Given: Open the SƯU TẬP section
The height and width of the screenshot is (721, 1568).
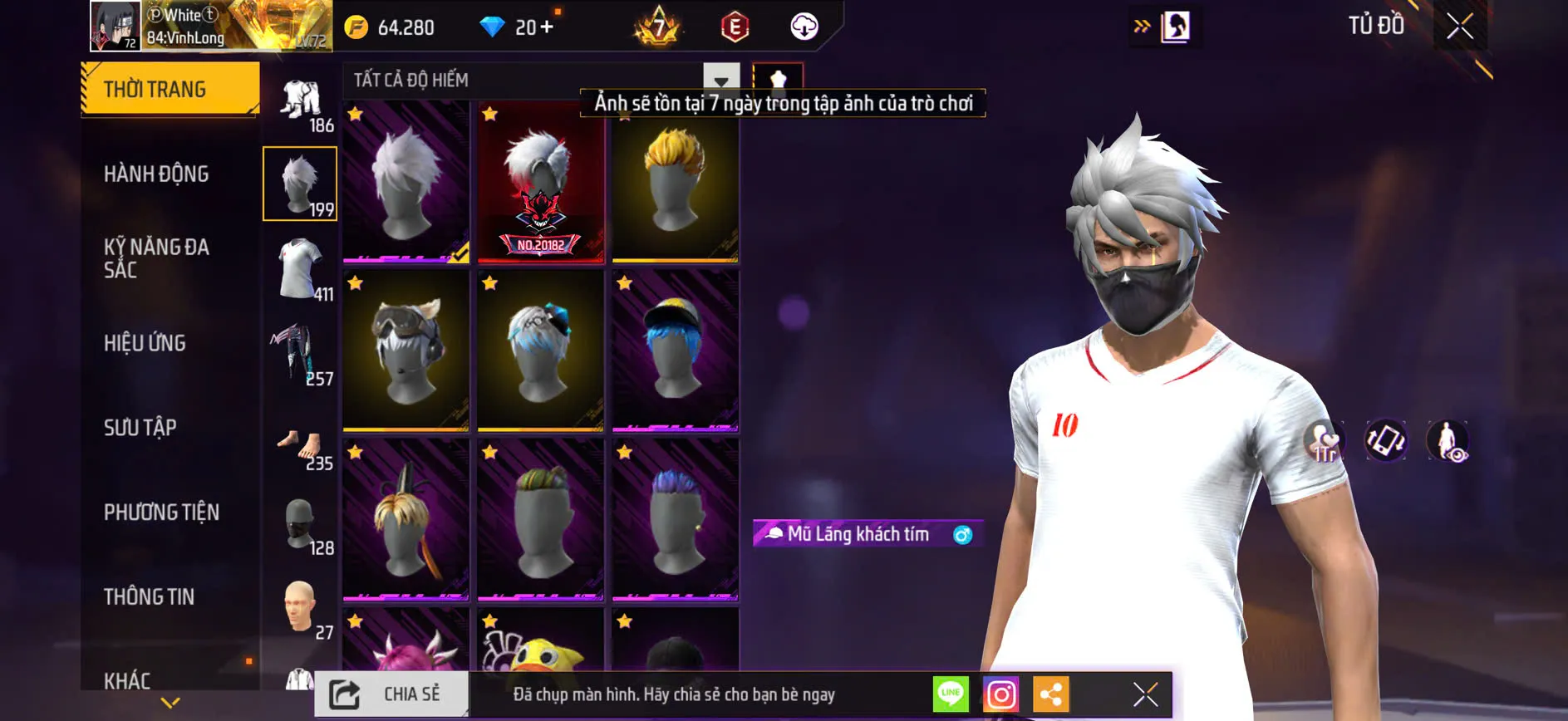Looking at the screenshot, I should pyautogui.click(x=141, y=427).
